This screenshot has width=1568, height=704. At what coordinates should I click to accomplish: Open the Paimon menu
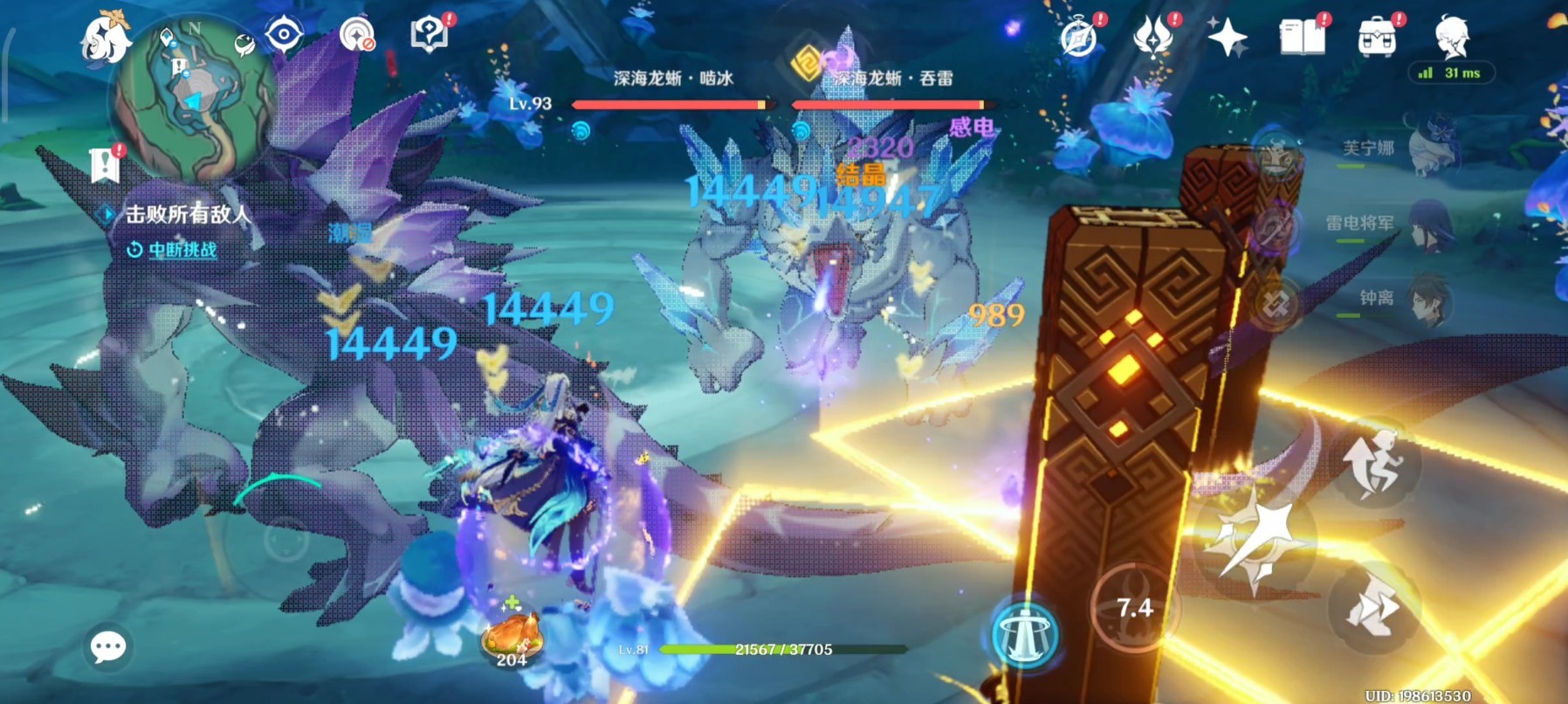coord(105,38)
